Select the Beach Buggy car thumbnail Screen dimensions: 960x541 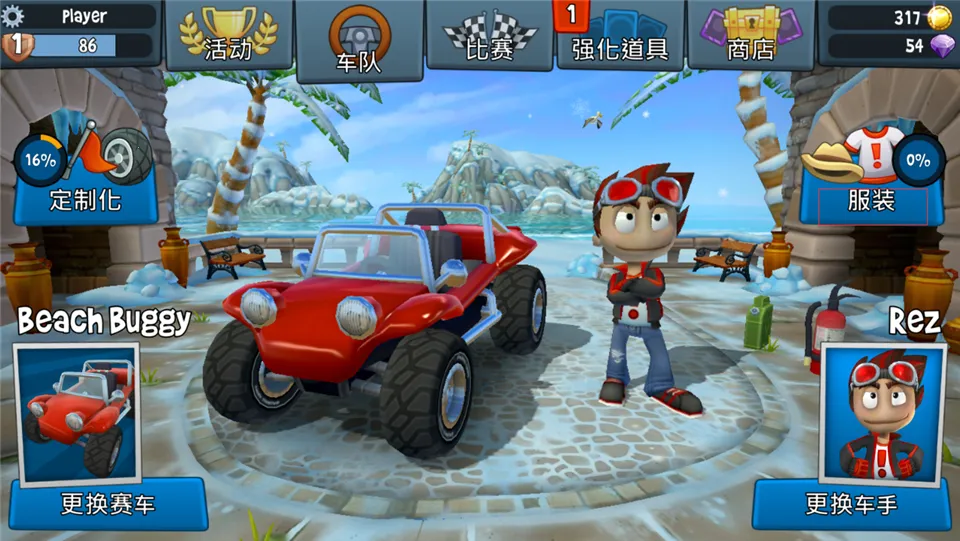click(76, 410)
